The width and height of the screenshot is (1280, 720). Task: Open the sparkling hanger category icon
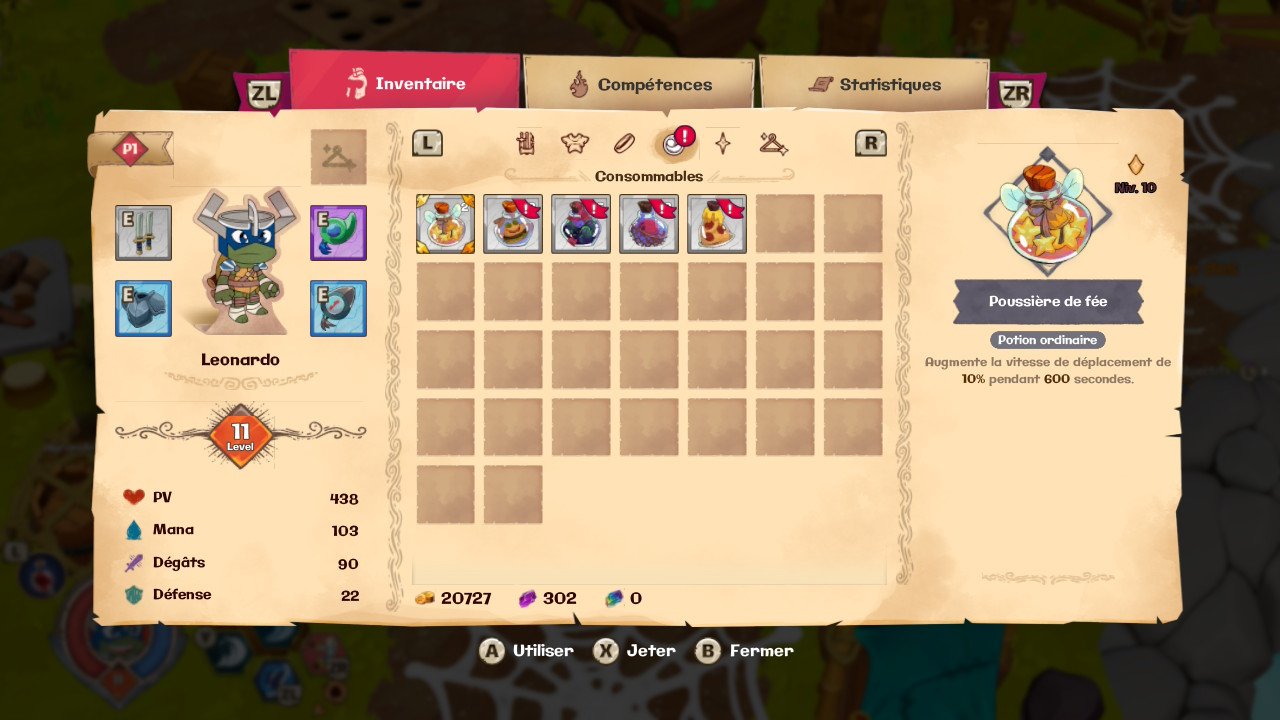click(x=772, y=144)
